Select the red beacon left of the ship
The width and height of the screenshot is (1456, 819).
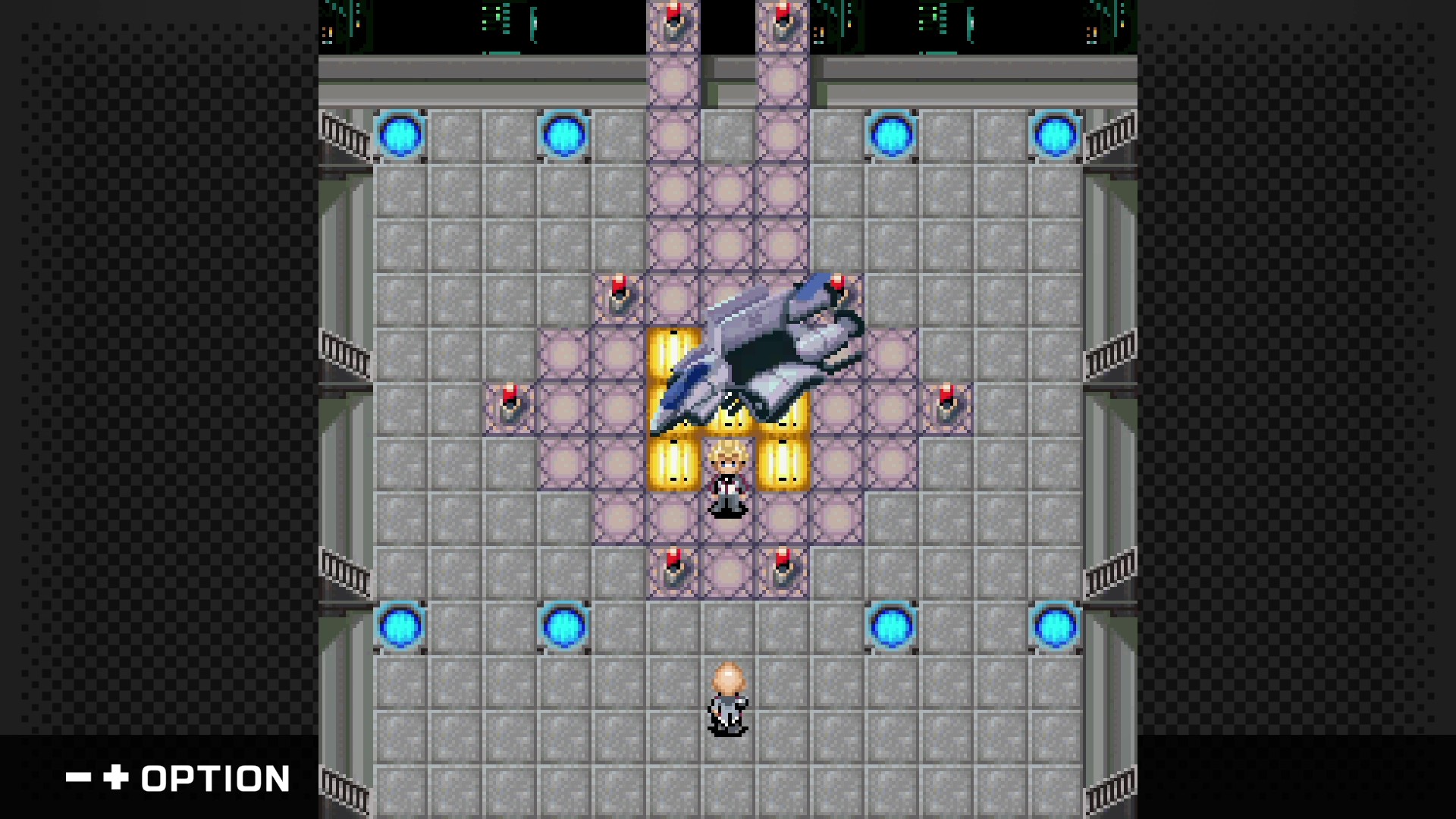pyautogui.click(x=508, y=402)
